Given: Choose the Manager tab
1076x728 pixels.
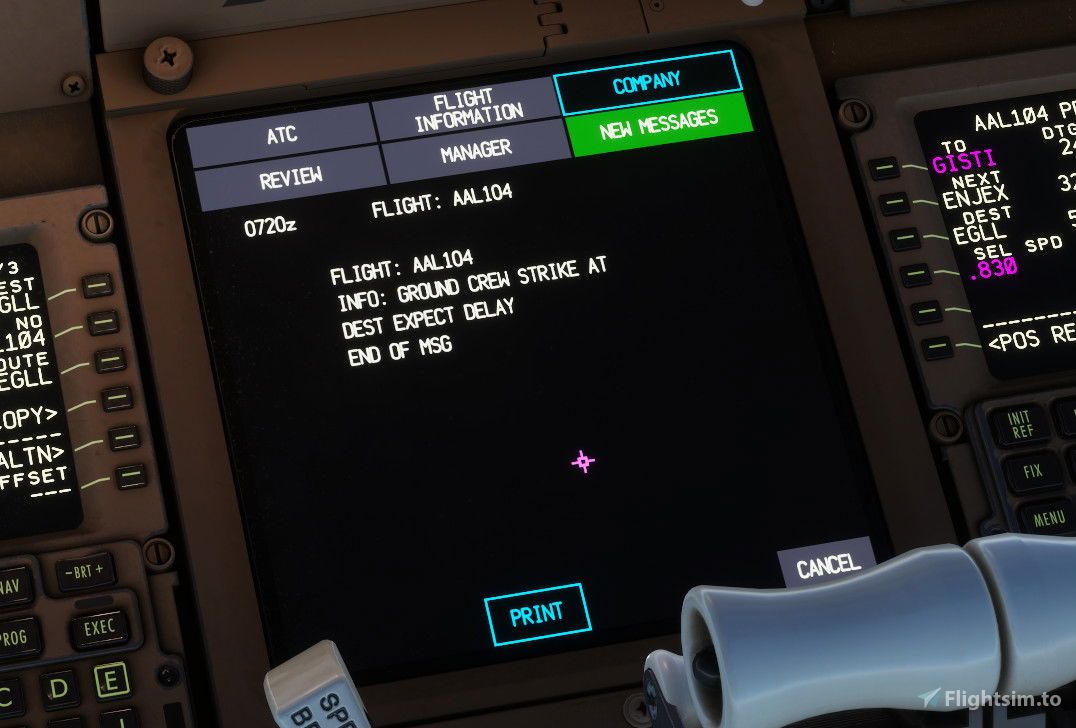Looking at the screenshot, I should tap(476, 151).
